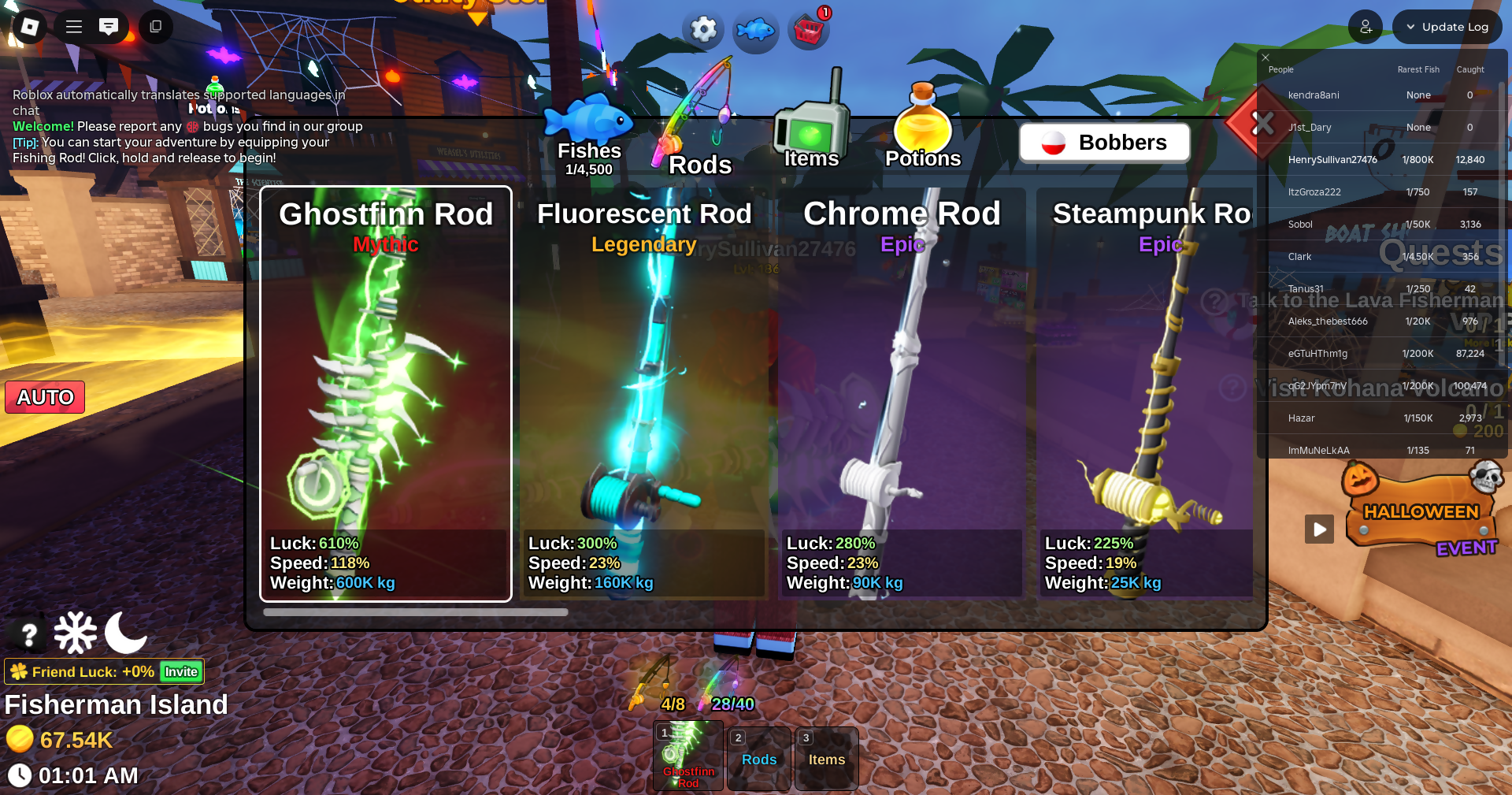The width and height of the screenshot is (1512, 795).
Task: Open the Halloween Event banner
Action: [1421, 514]
